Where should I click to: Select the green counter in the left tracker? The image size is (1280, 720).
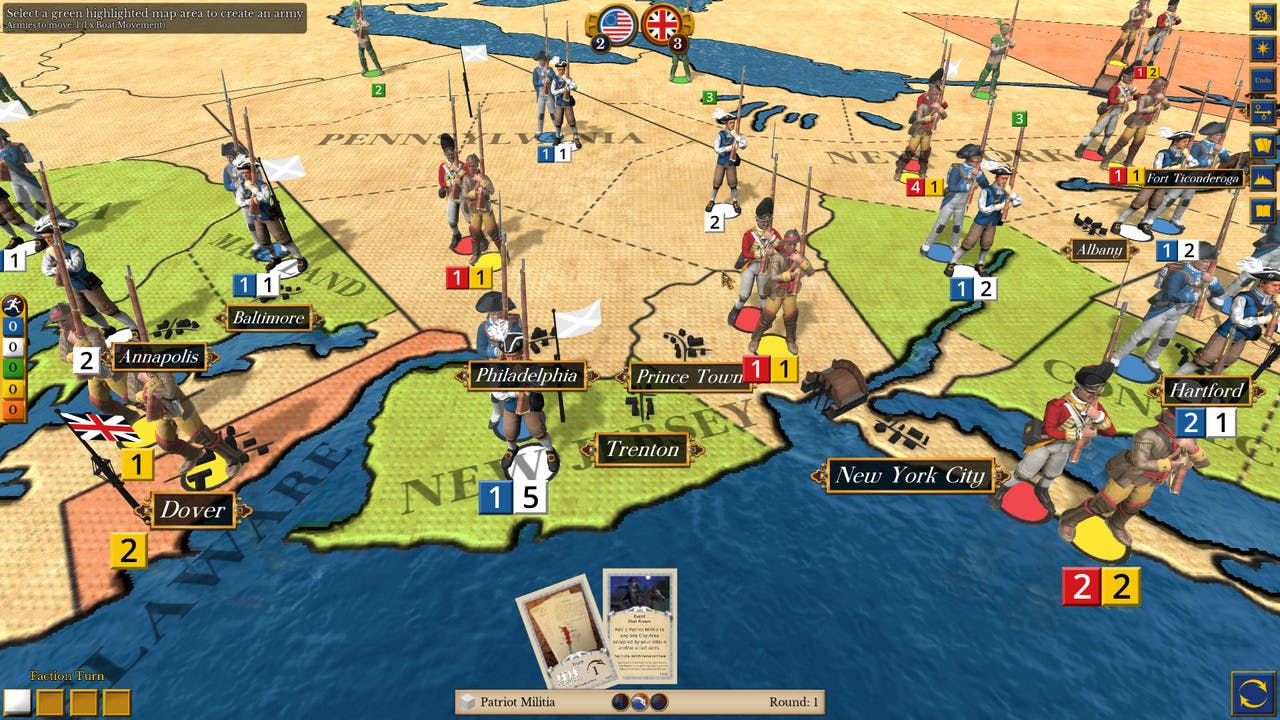pos(11,364)
